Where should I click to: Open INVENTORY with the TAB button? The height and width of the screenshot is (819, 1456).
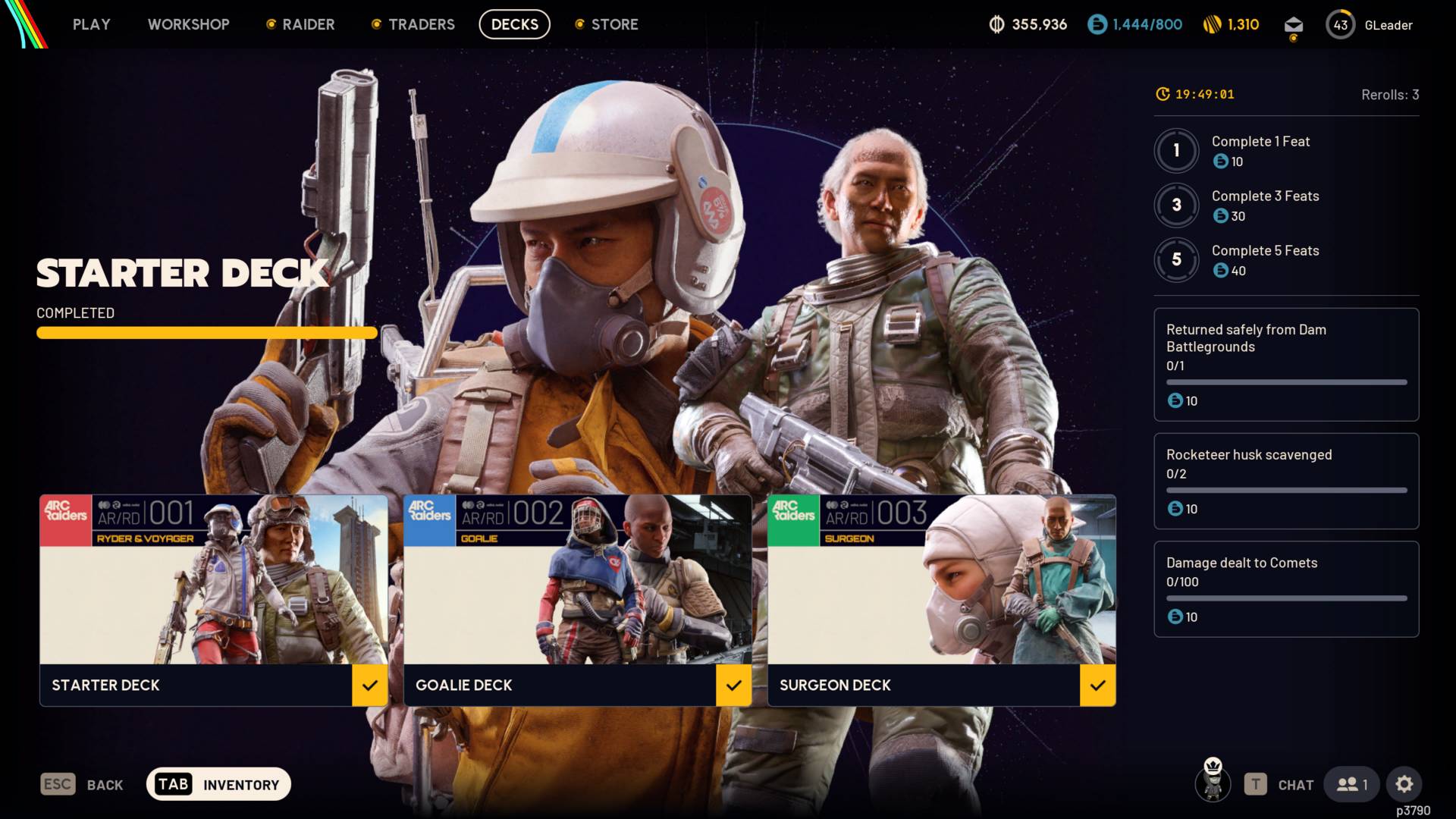218,784
